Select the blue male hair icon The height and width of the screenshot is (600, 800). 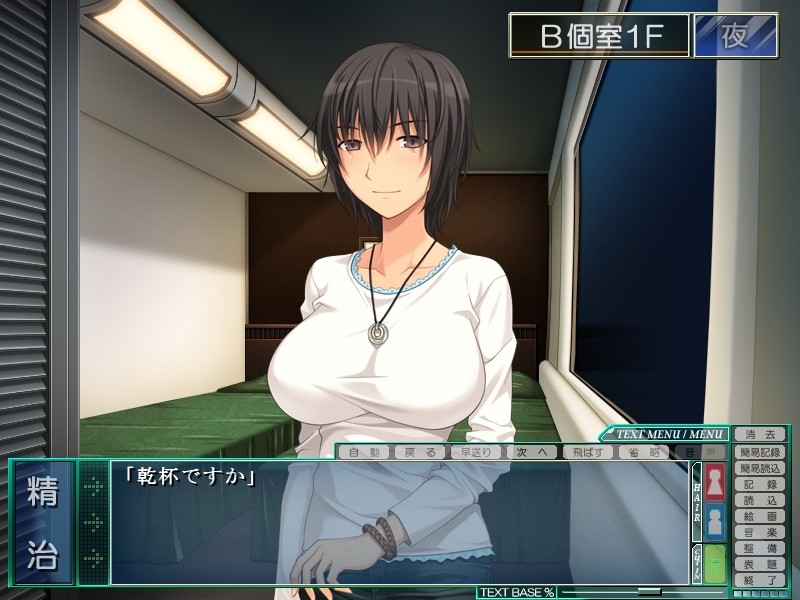[x=716, y=523]
